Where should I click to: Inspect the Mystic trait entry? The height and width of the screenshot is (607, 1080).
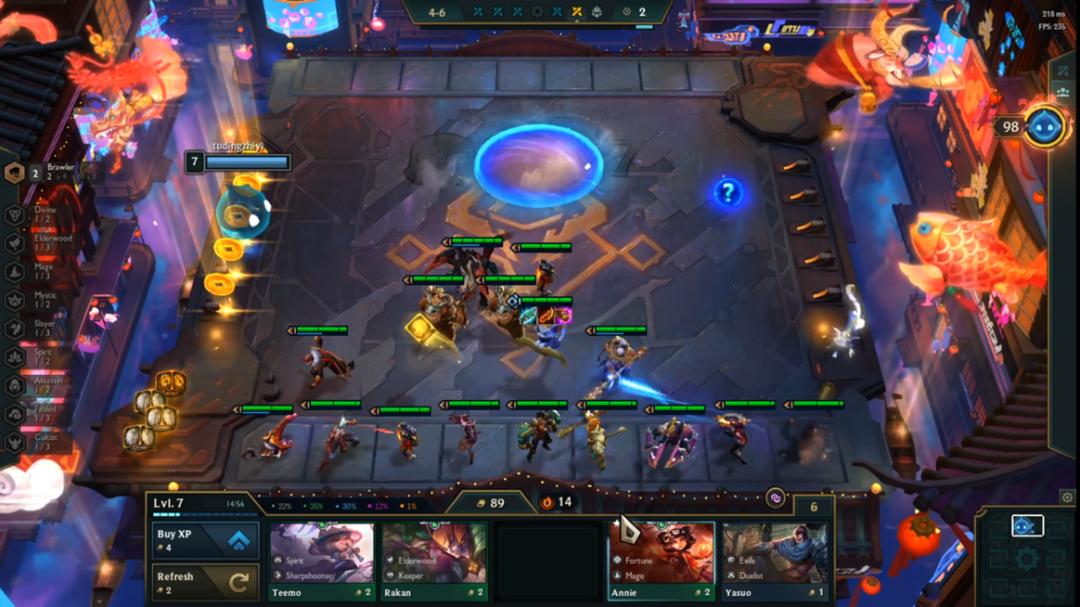[x=16, y=300]
